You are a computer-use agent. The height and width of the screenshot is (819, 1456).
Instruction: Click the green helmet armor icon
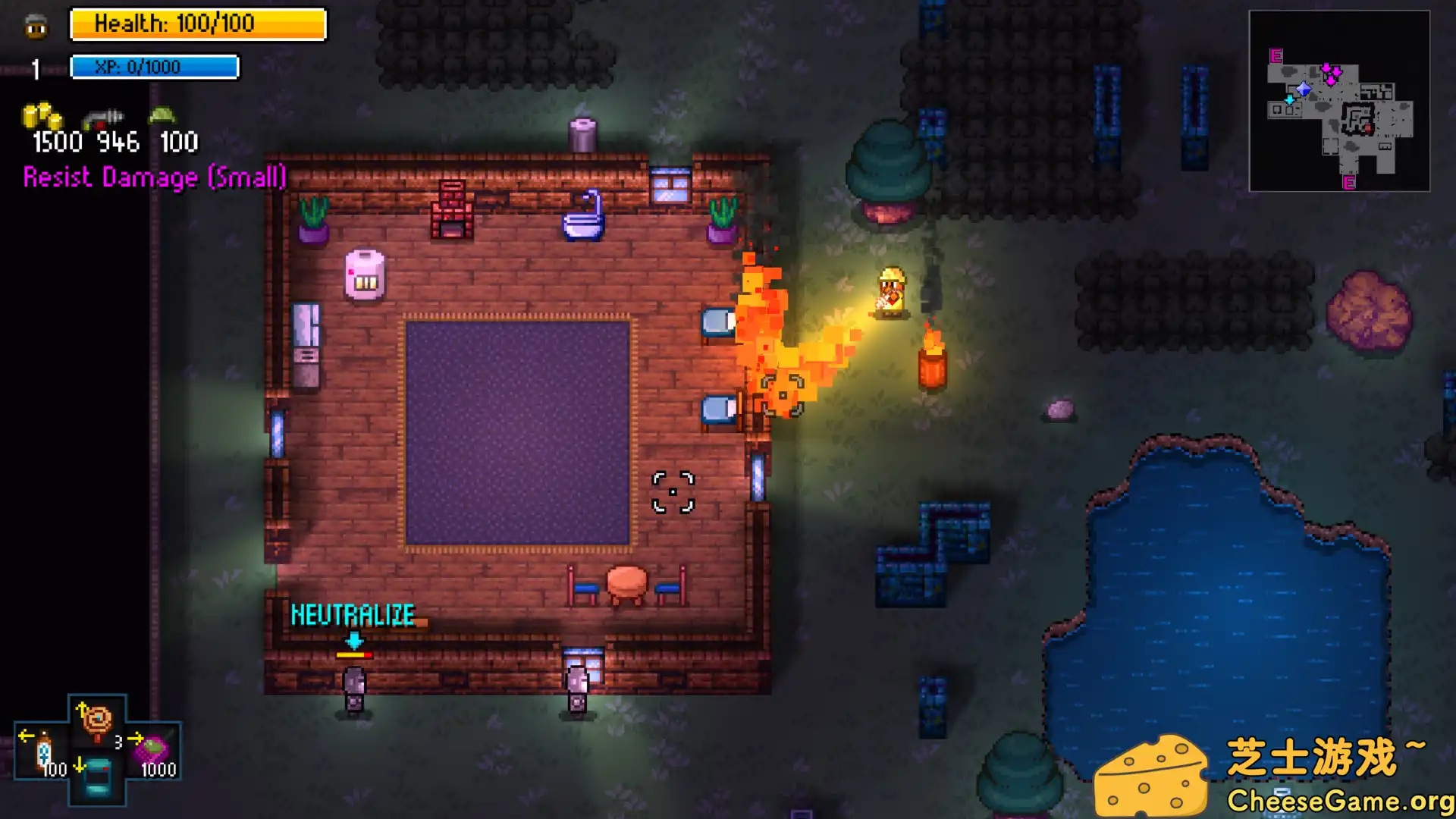162,116
